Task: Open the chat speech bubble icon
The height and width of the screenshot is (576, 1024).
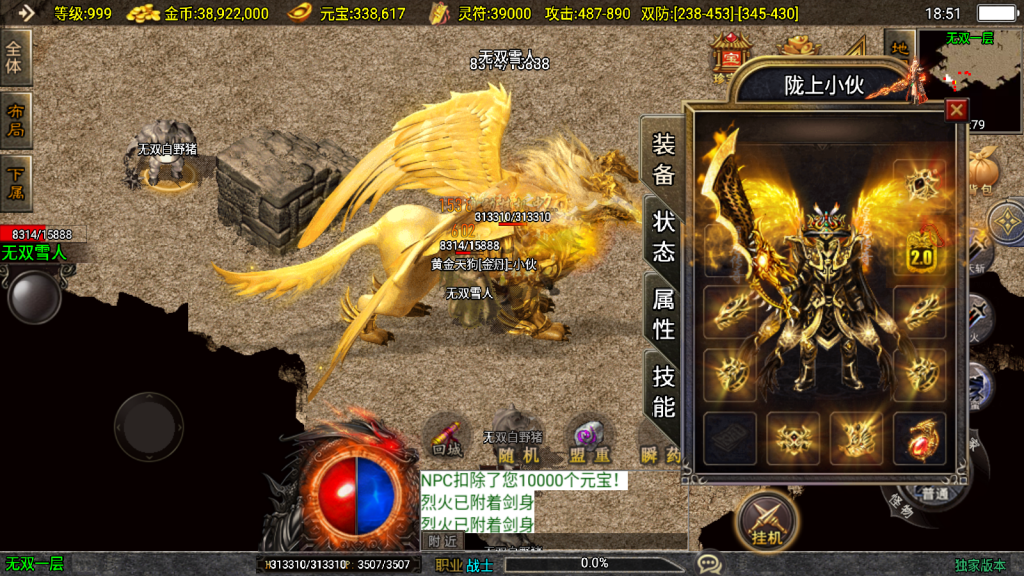Action: [x=709, y=564]
